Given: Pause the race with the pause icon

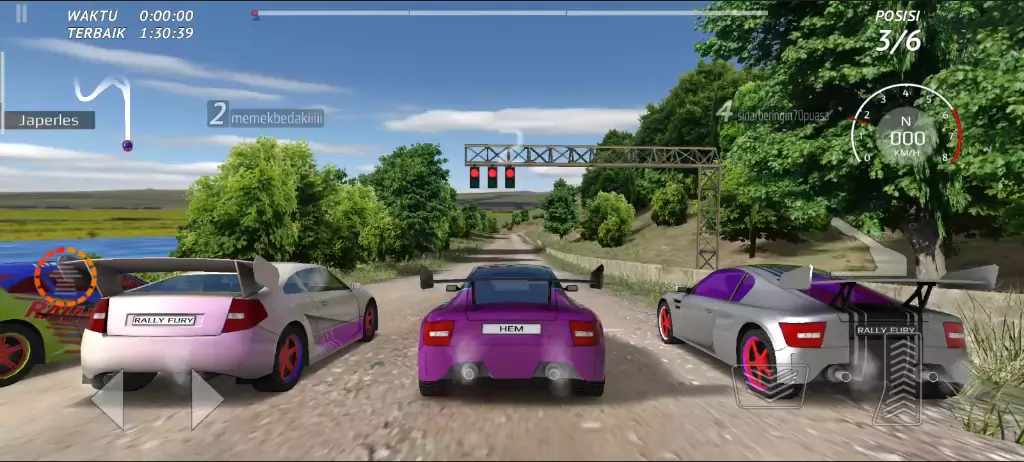Looking at the screenshot, I should pos(22,14).
